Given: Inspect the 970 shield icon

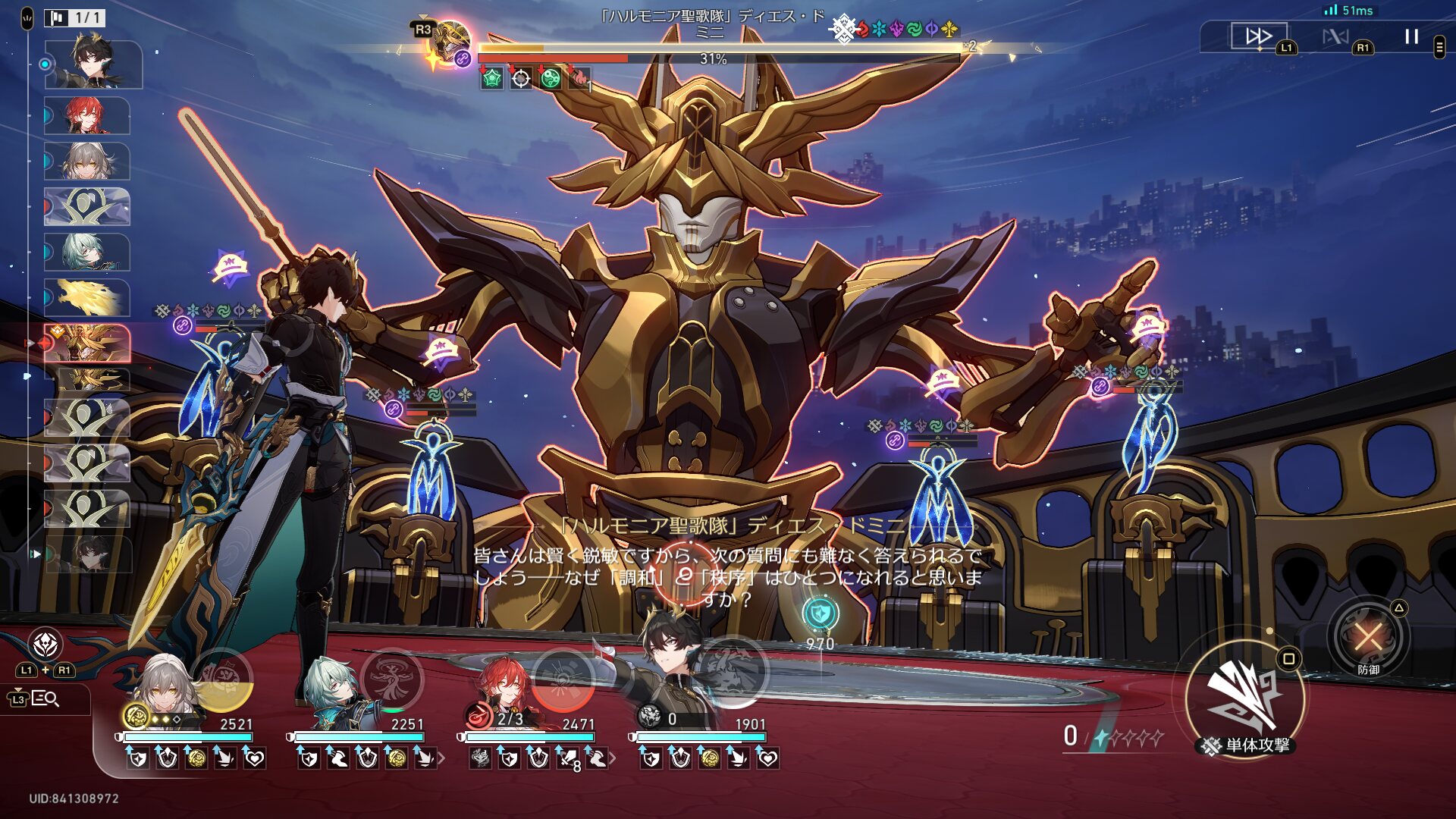Looking at the screenshot, I should (x=821, y=614).
